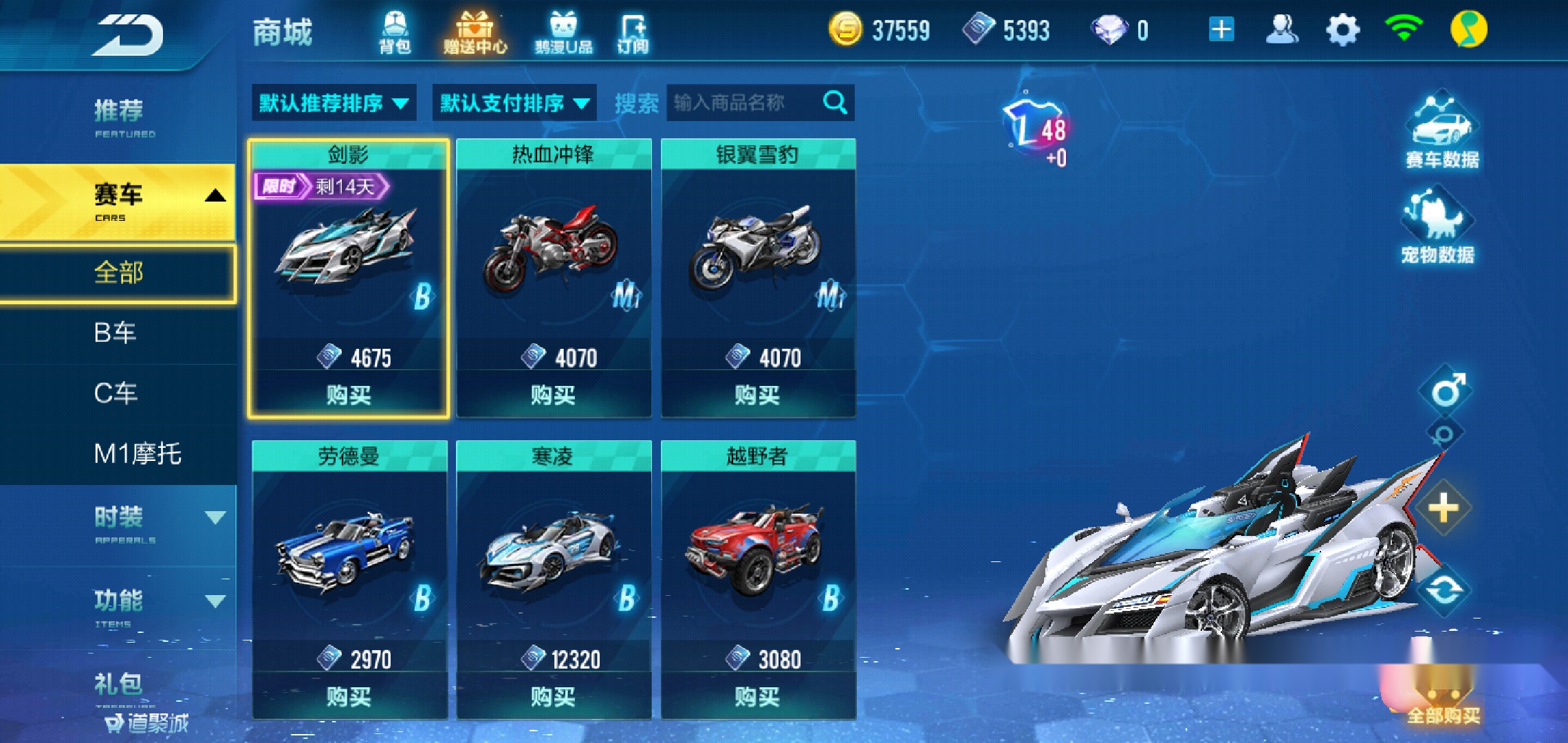
Task: Collapse the 赛车 category via its arrow
Action: click(x=215, y=195)
